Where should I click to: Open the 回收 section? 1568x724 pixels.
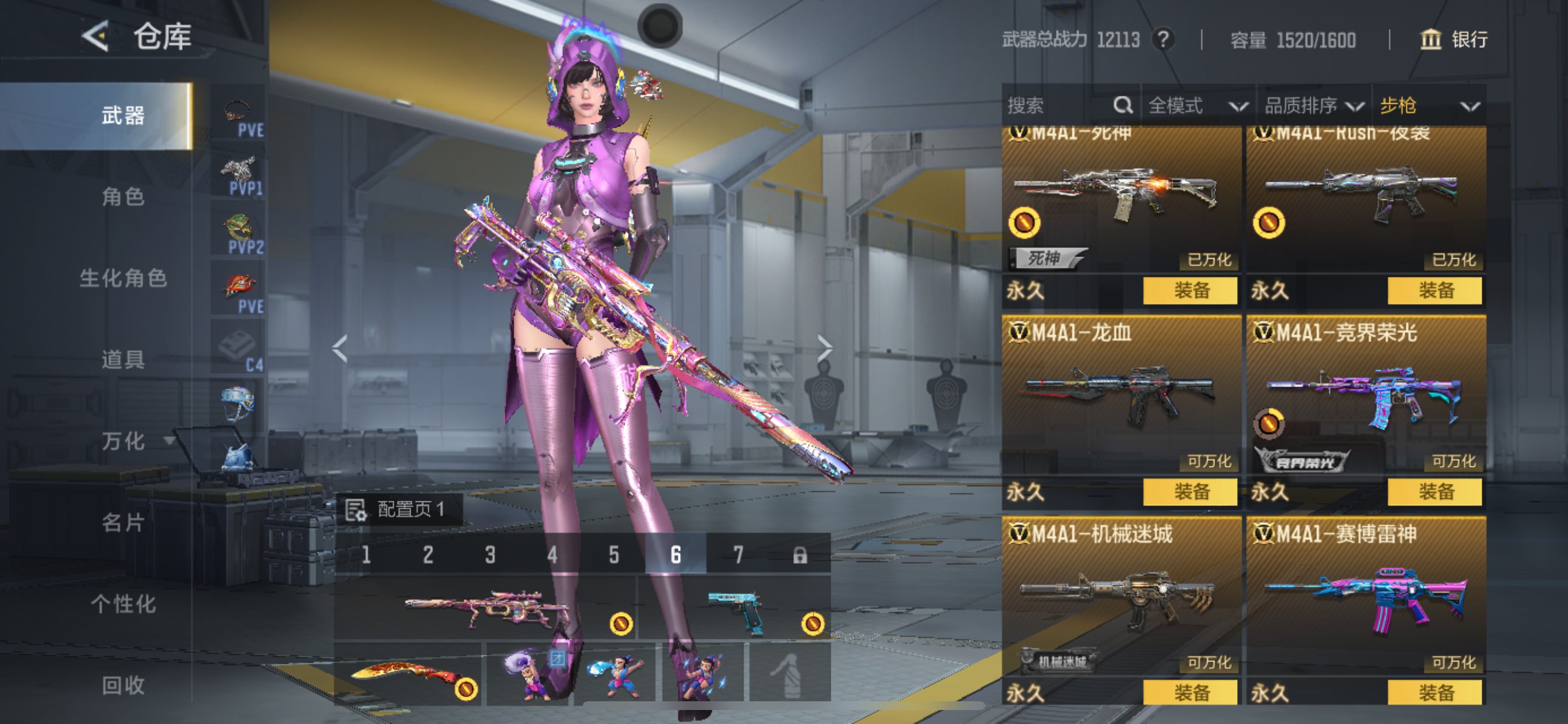click(x=123, y=686)
